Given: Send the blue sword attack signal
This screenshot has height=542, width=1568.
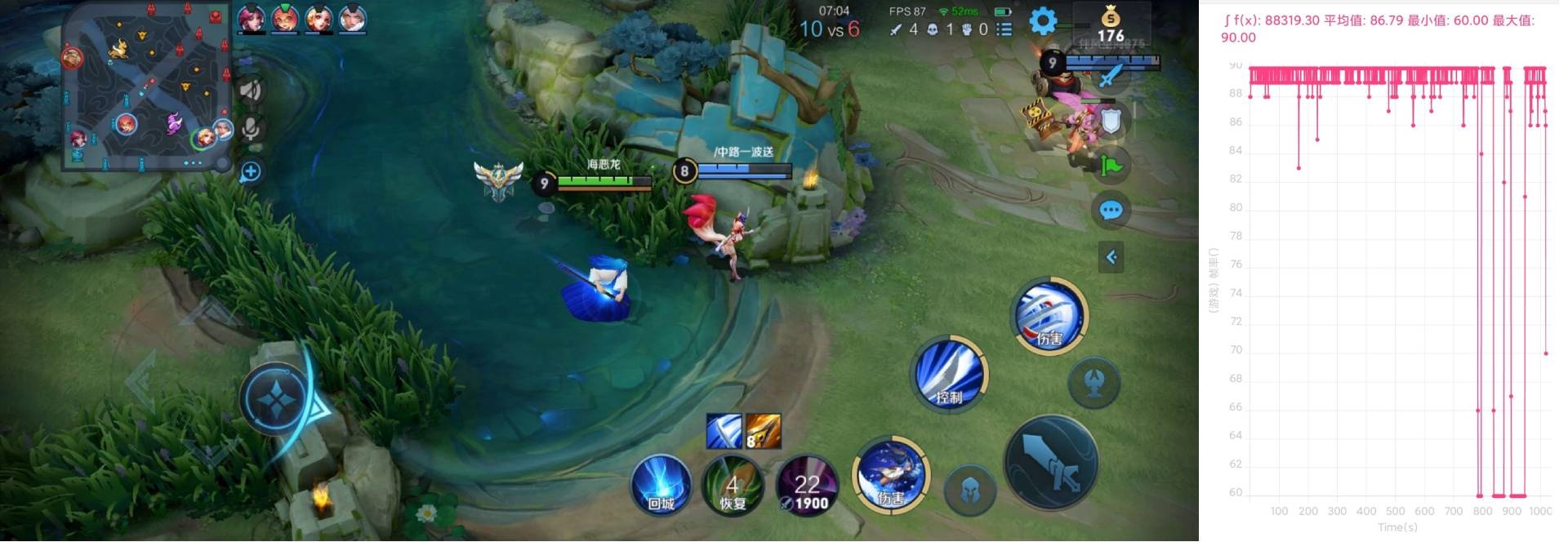Looking at the screenshot, I should pos(1111,76).
